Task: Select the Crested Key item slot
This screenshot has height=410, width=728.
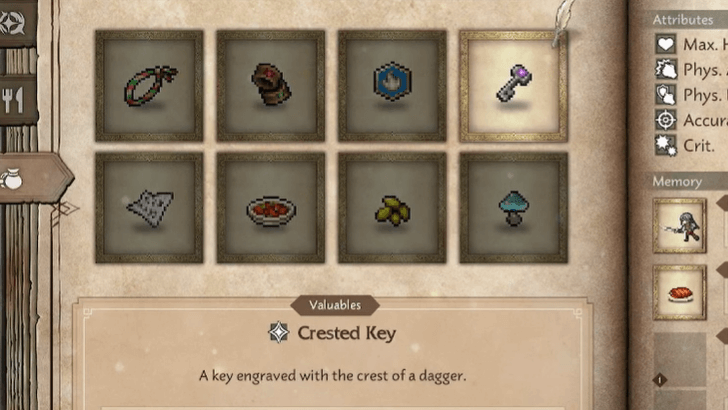Action: pos(513,85)
